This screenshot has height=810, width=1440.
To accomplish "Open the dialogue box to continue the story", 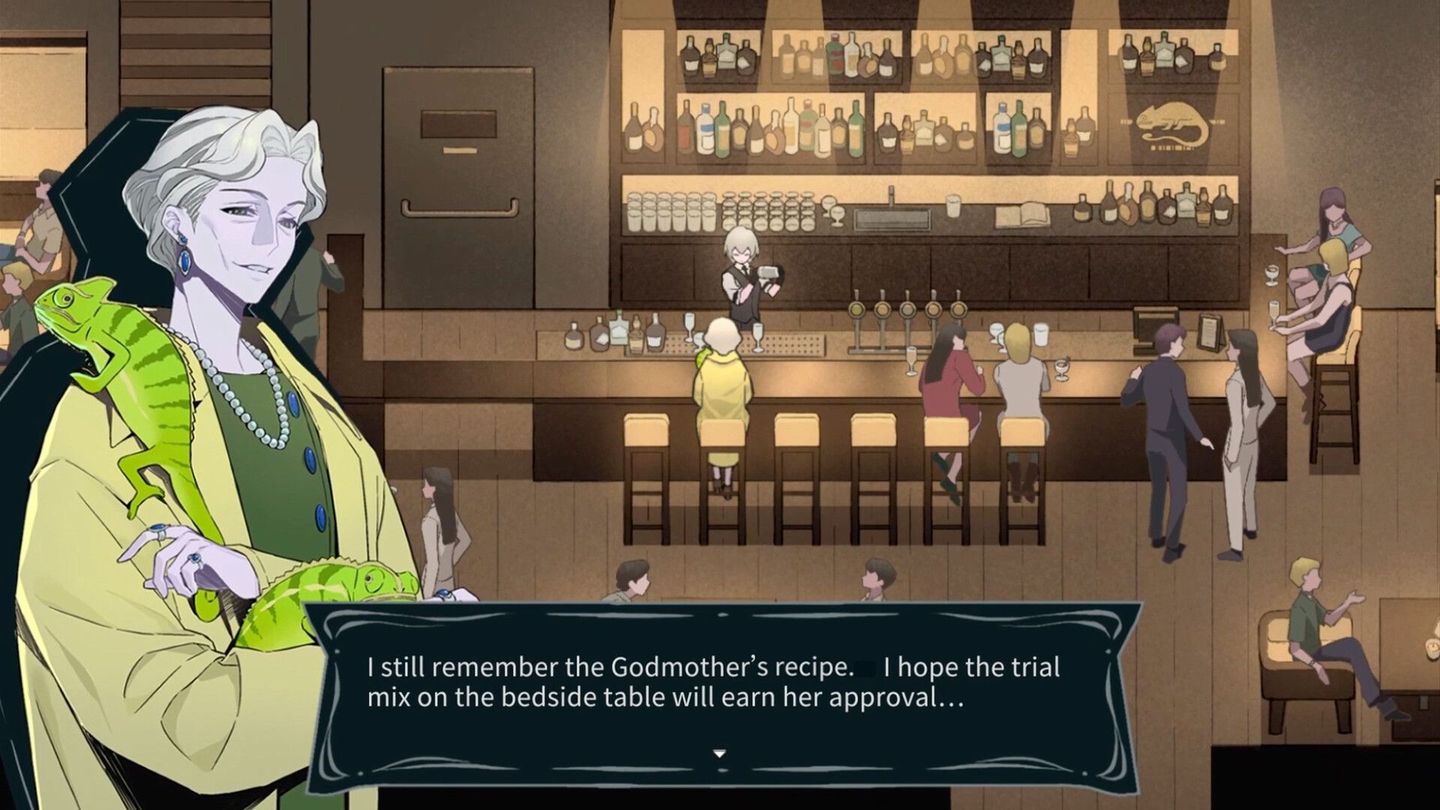I will coord(718,680).
